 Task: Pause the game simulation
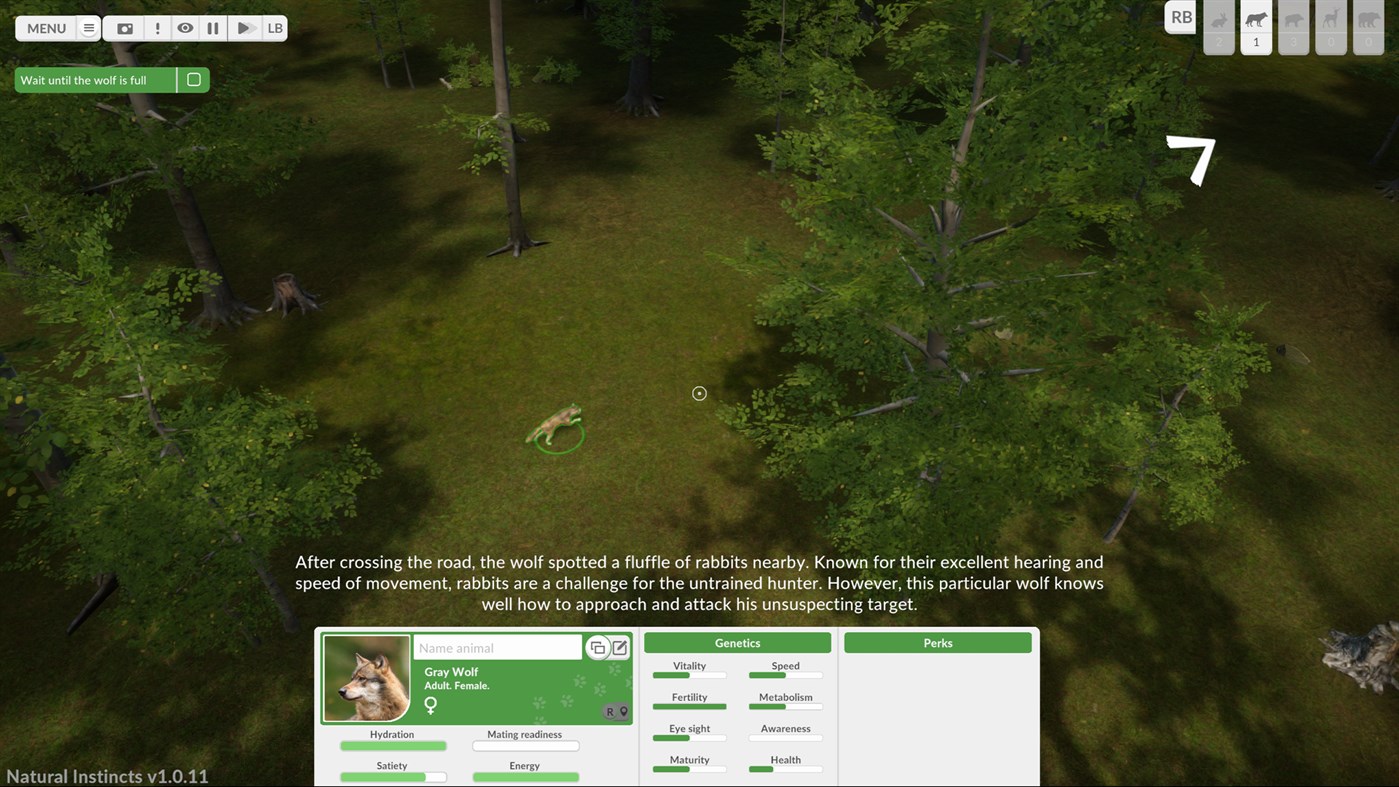point(213,28)
